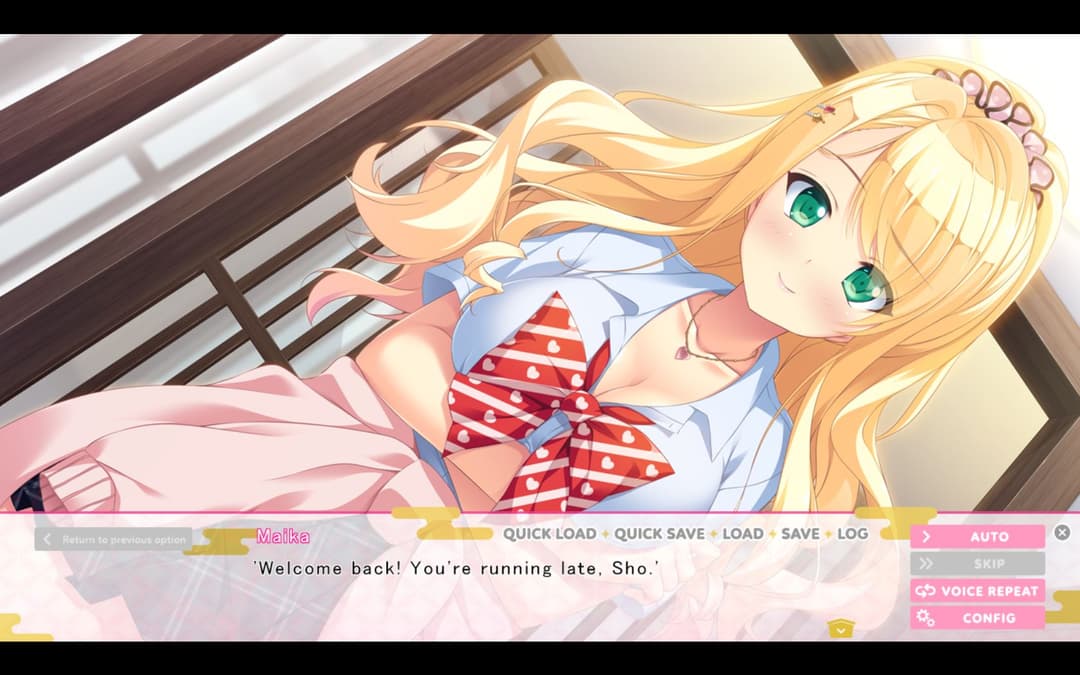Open the Save menu
The width and height of the screenshot is (1080, 675).
pyautogui.click(x=800, y=534)
